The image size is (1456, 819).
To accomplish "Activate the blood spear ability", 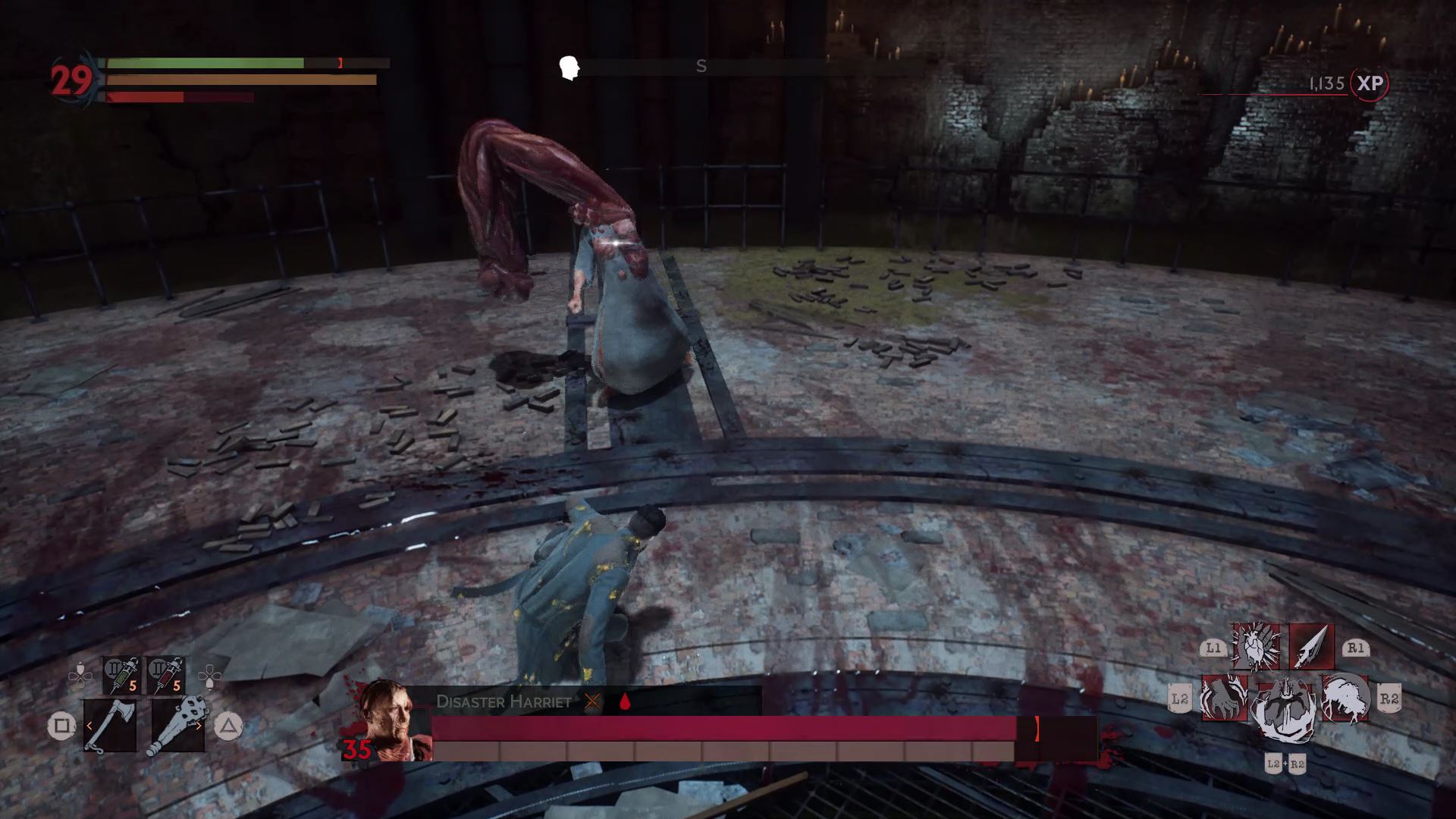I will point(1310,647).
